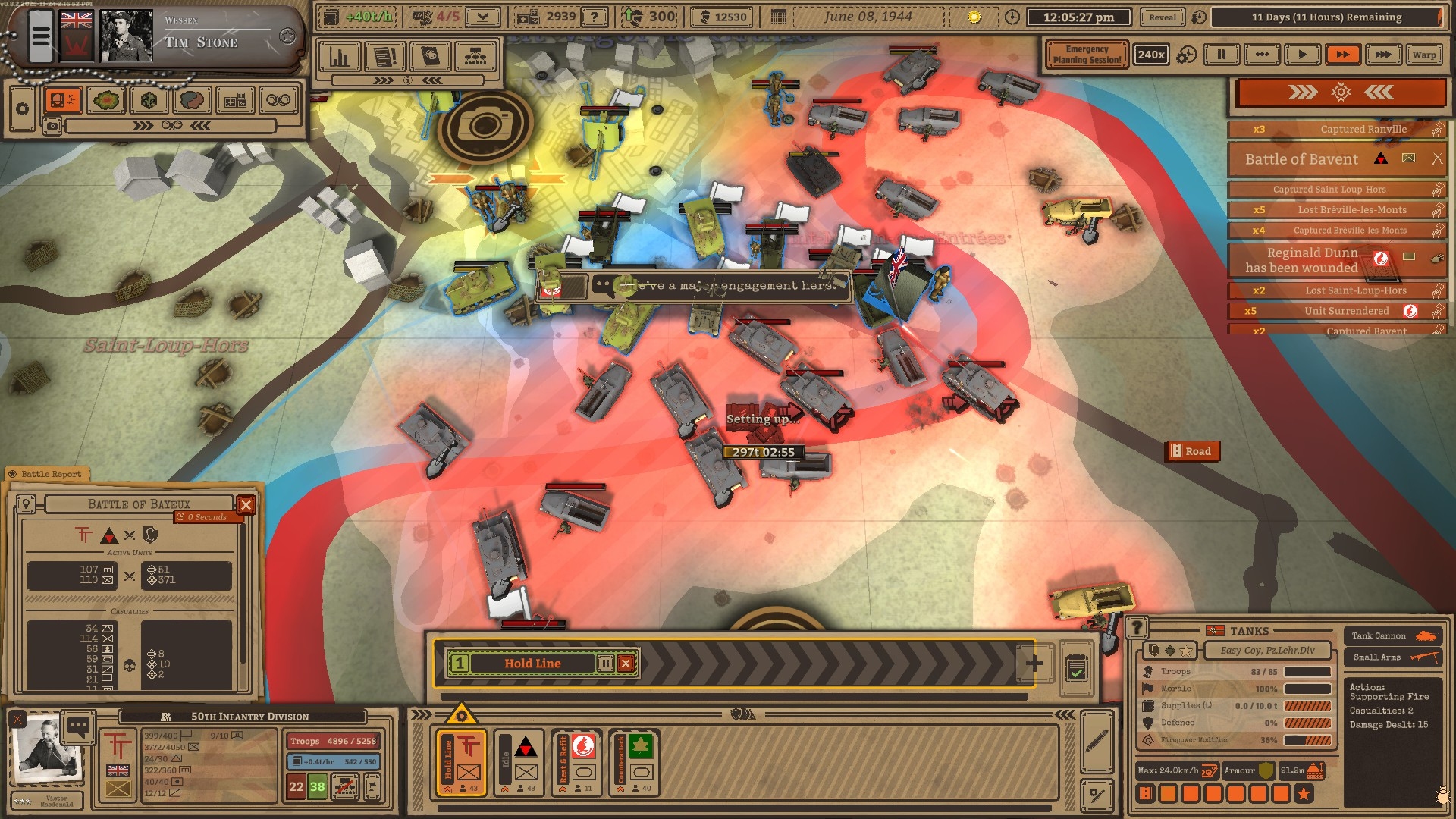
Task: Open the hamburger main menu
Action: click(x=41, y=36)
